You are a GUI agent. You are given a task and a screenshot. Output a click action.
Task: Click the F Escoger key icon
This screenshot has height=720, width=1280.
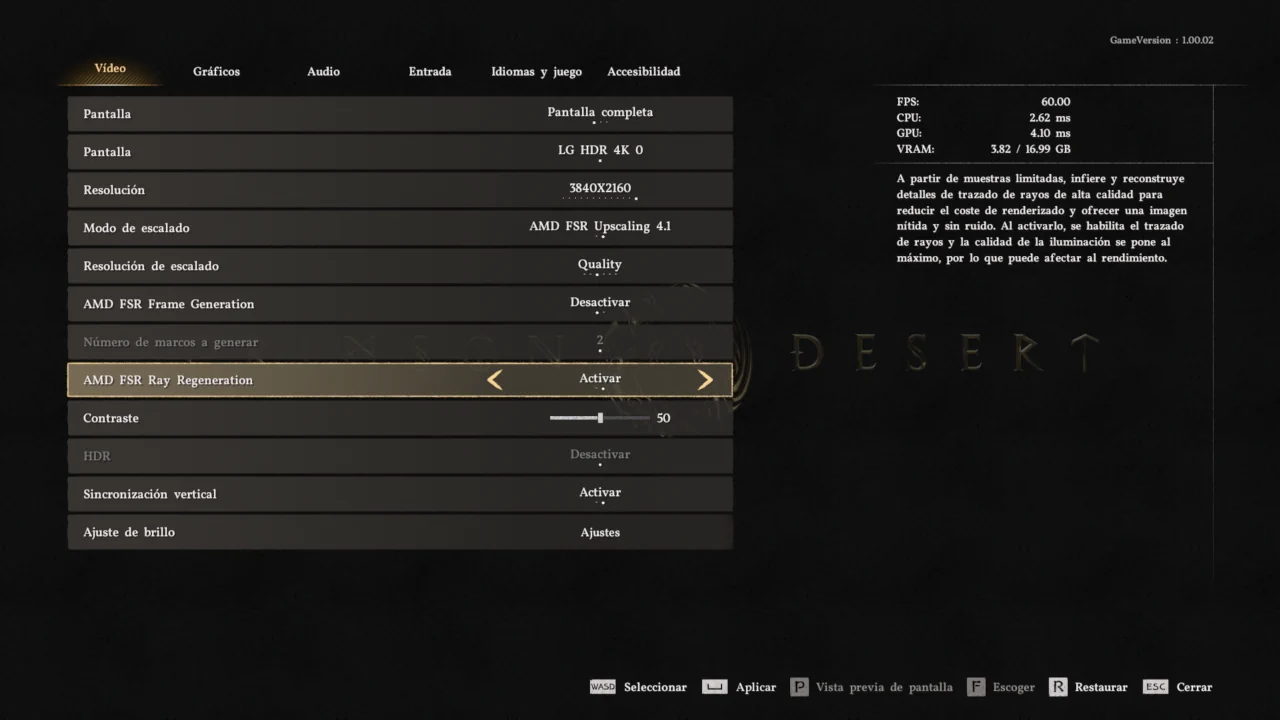(x=975, y=687)
